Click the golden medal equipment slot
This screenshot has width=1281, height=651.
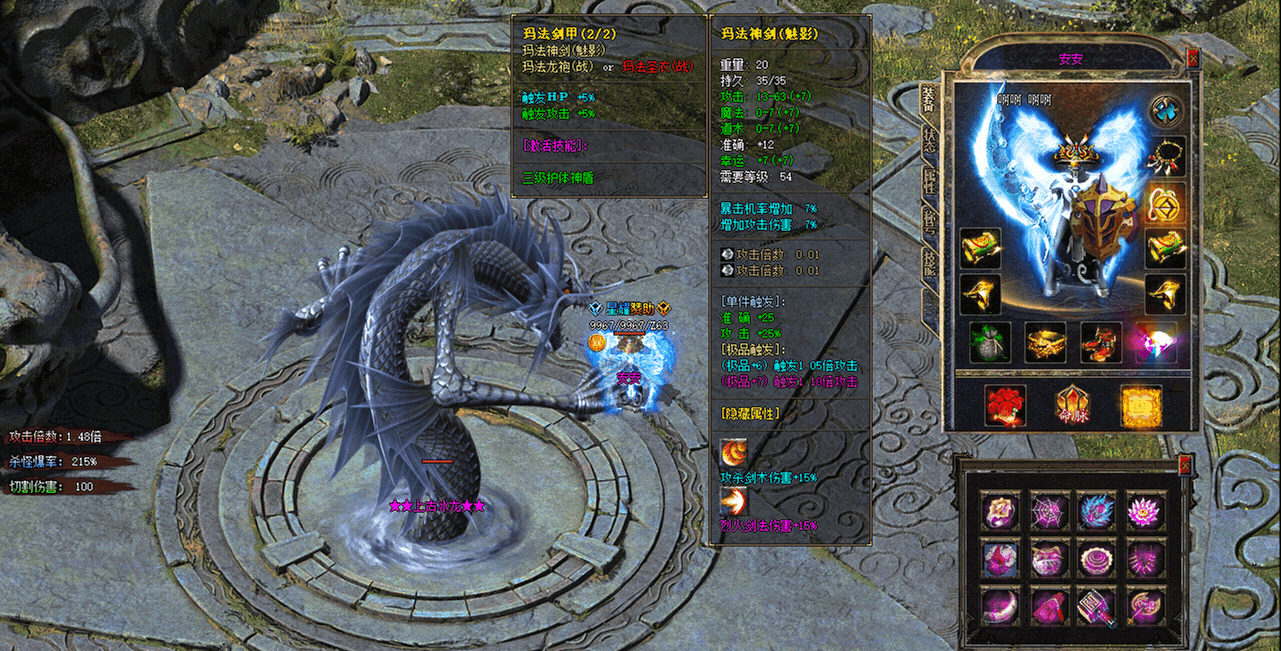(x=1165, y=203)
